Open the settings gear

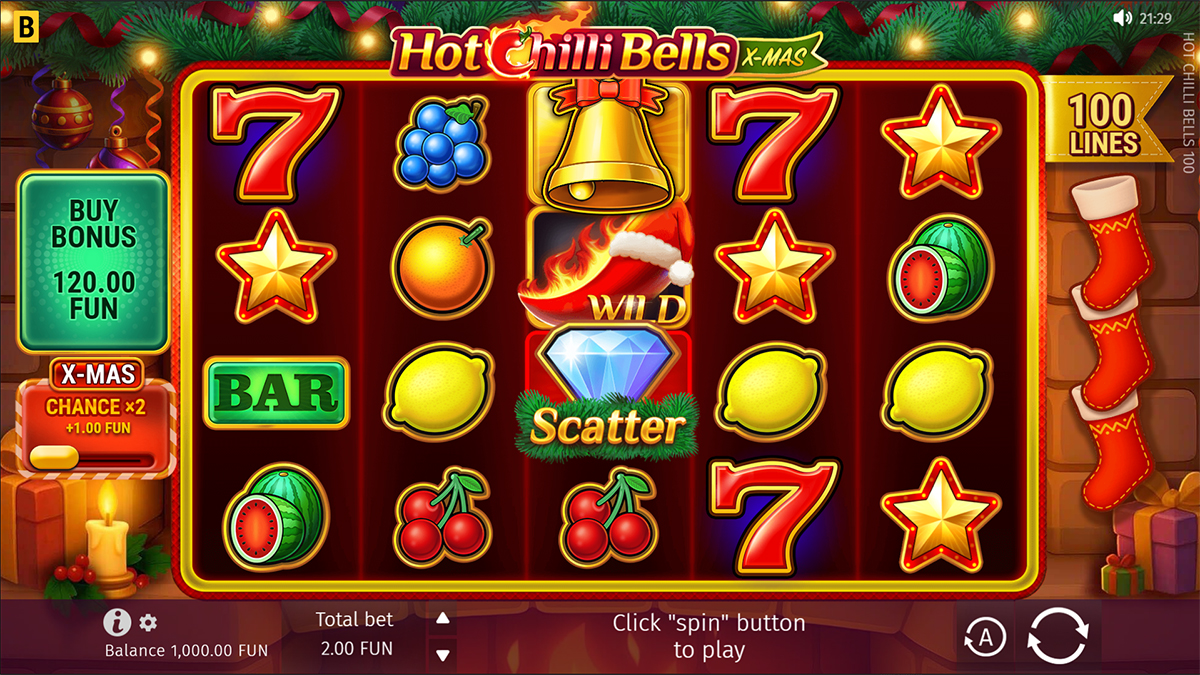coord(148,623)
